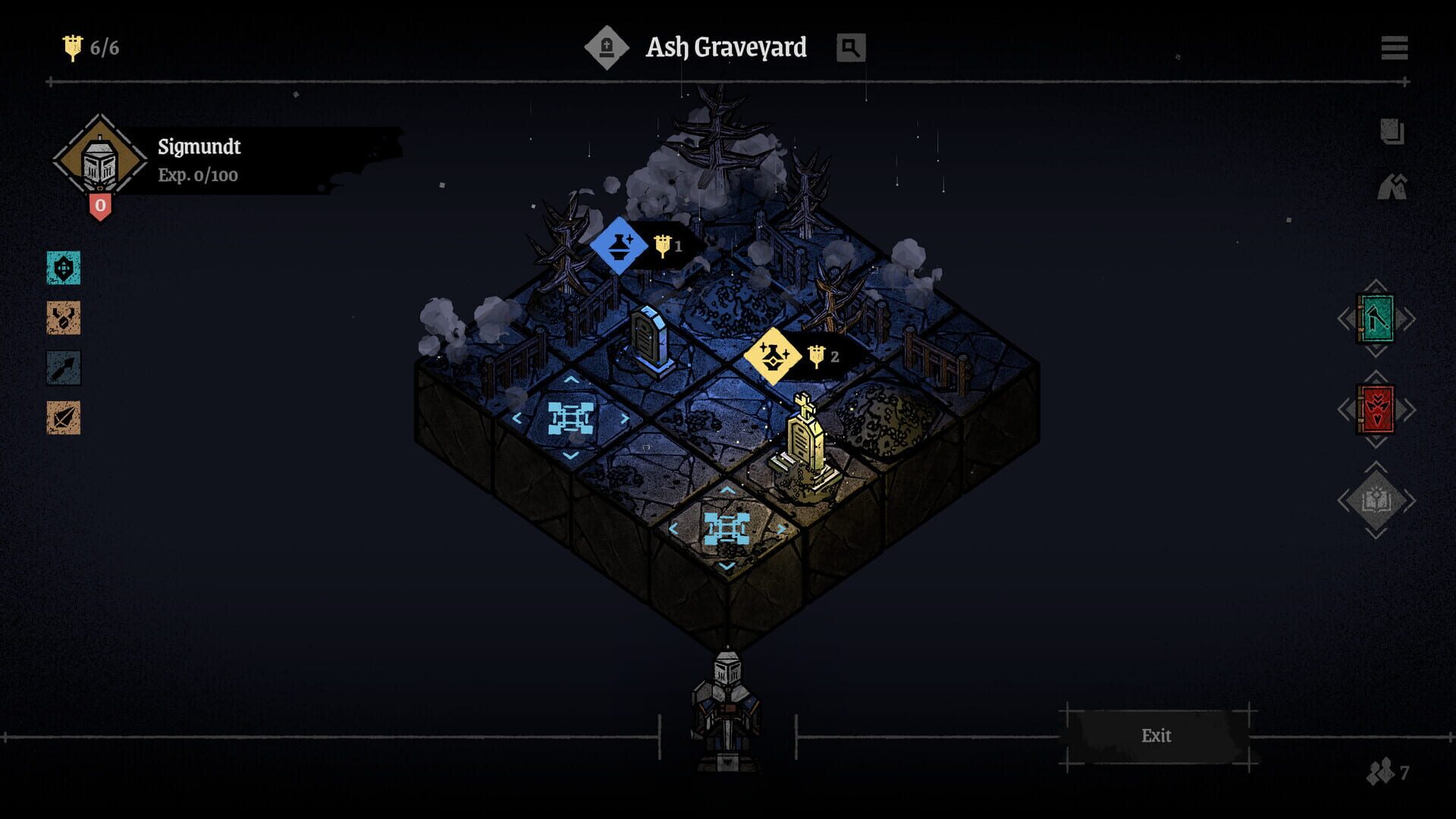Select the split-arrows ability in the left sidebar

(x=64, y=319)
